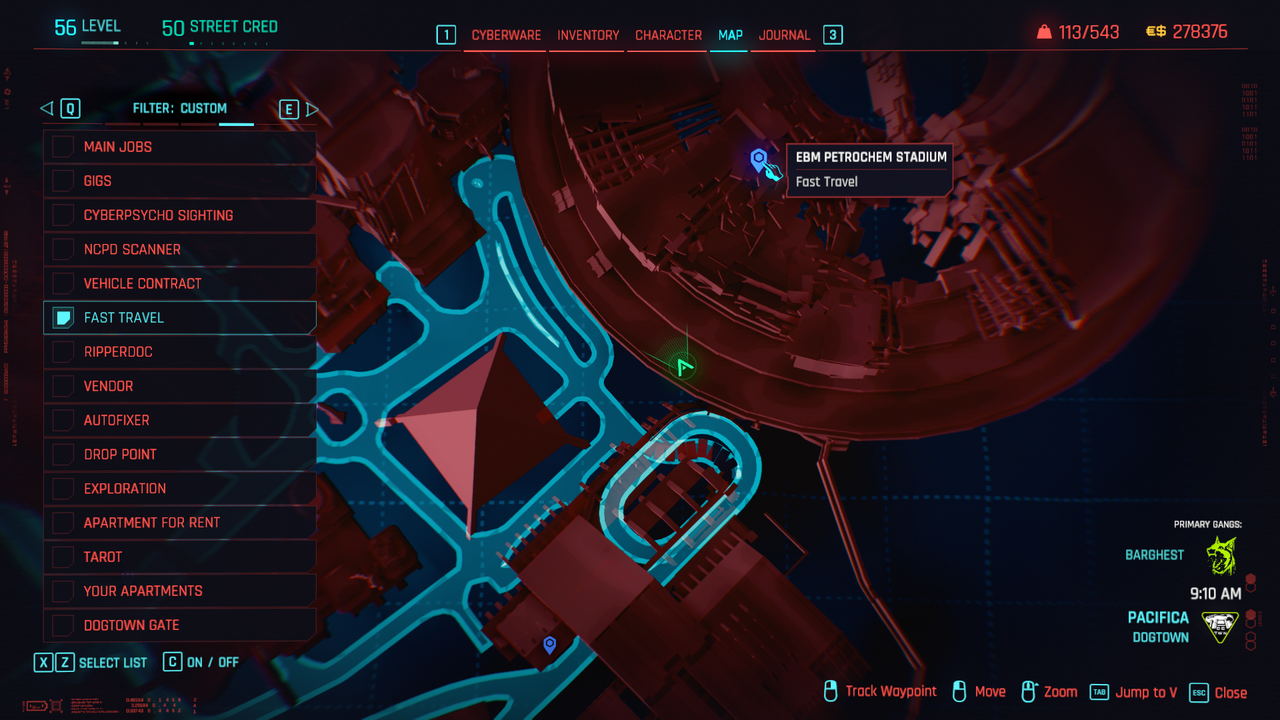Show Vendor markers on map
The image size is (1280, 720).
coord(63,386)
